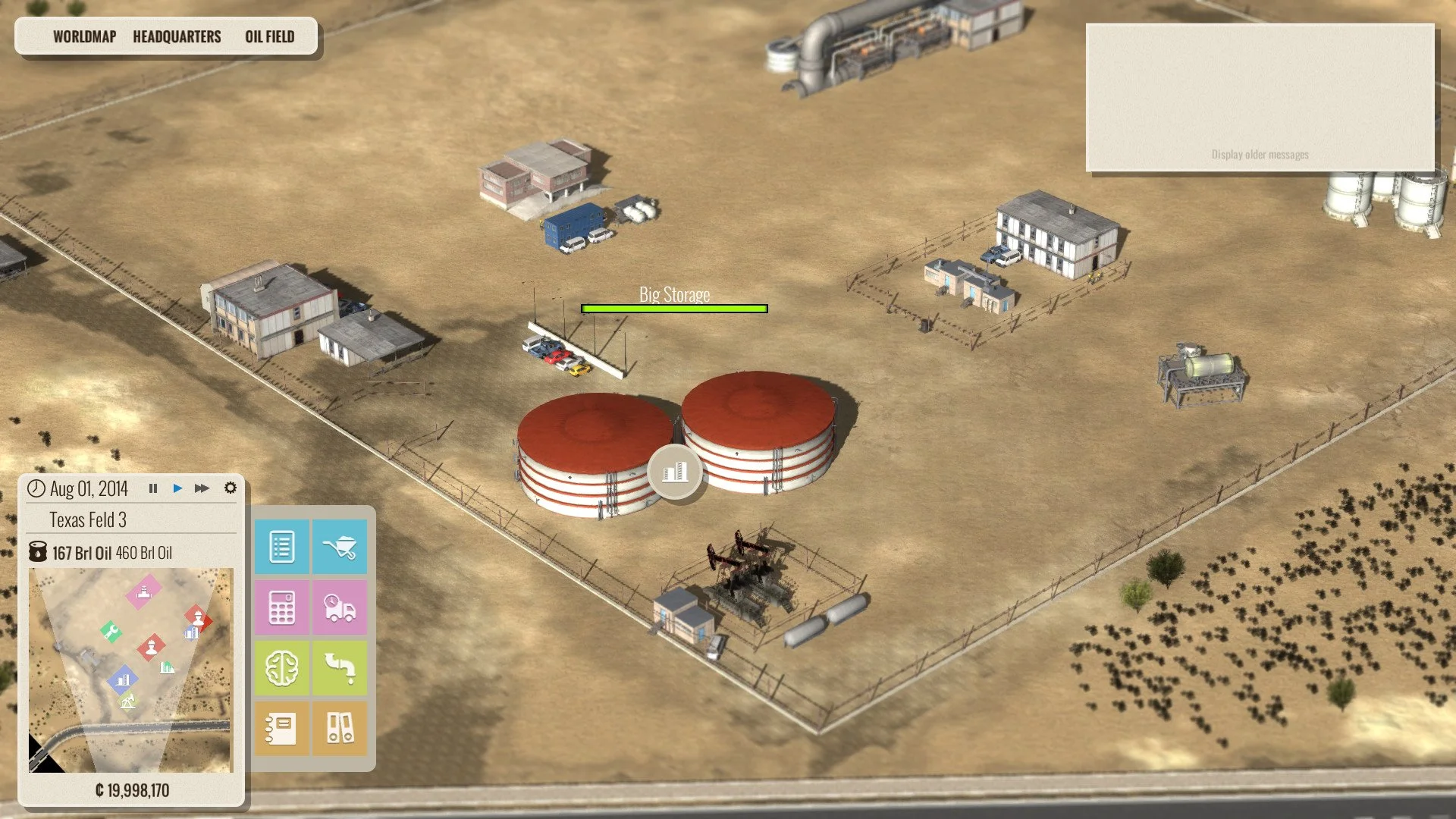Image resolution: width=1456 pixels, height=819 pixels.
Task: Pause the game simulation
Action: 154,488
